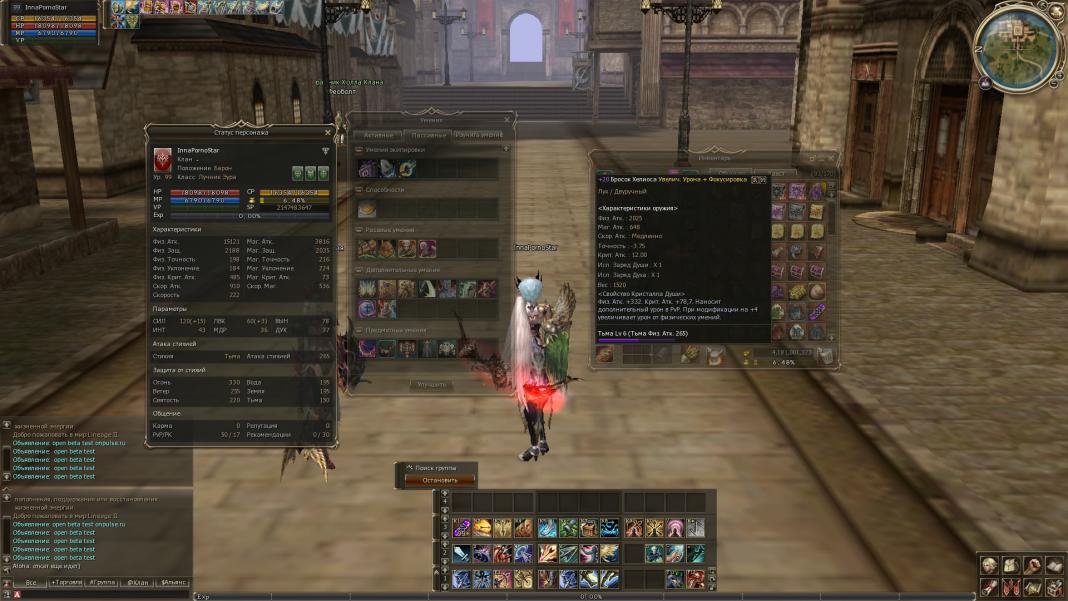
Task: Select the bread-like ability icon under Способности
Action: [368, 209]
